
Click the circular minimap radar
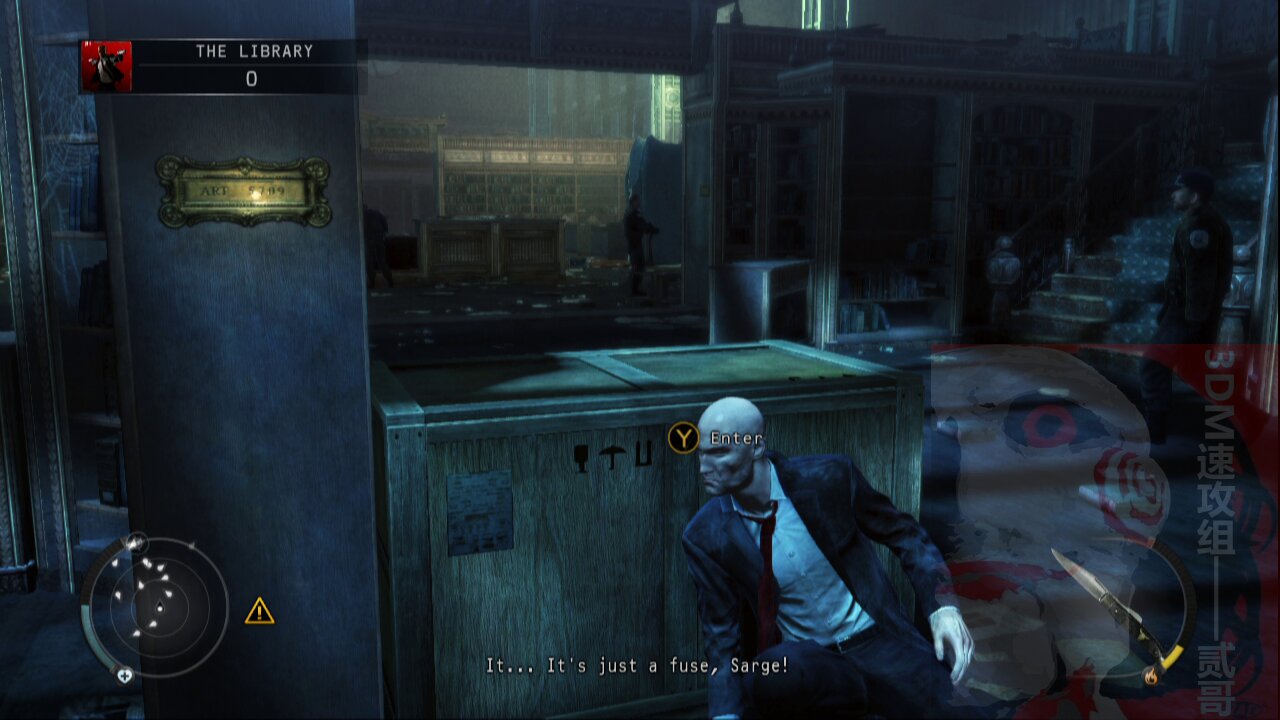(x=155, y=605)
